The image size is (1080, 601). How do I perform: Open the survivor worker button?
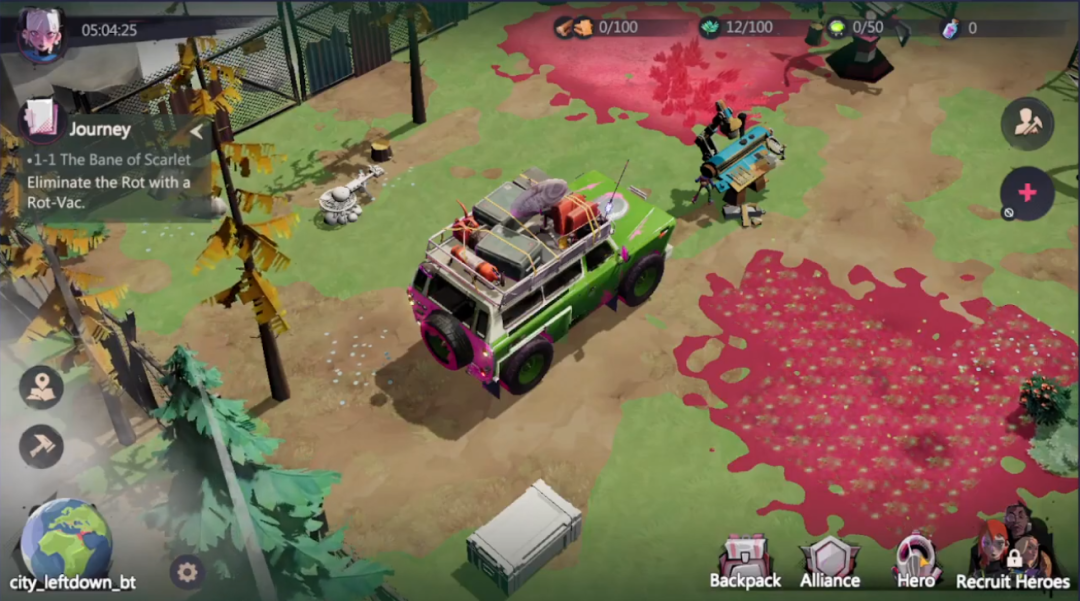pyautogui.click(x=1027, y=124)
